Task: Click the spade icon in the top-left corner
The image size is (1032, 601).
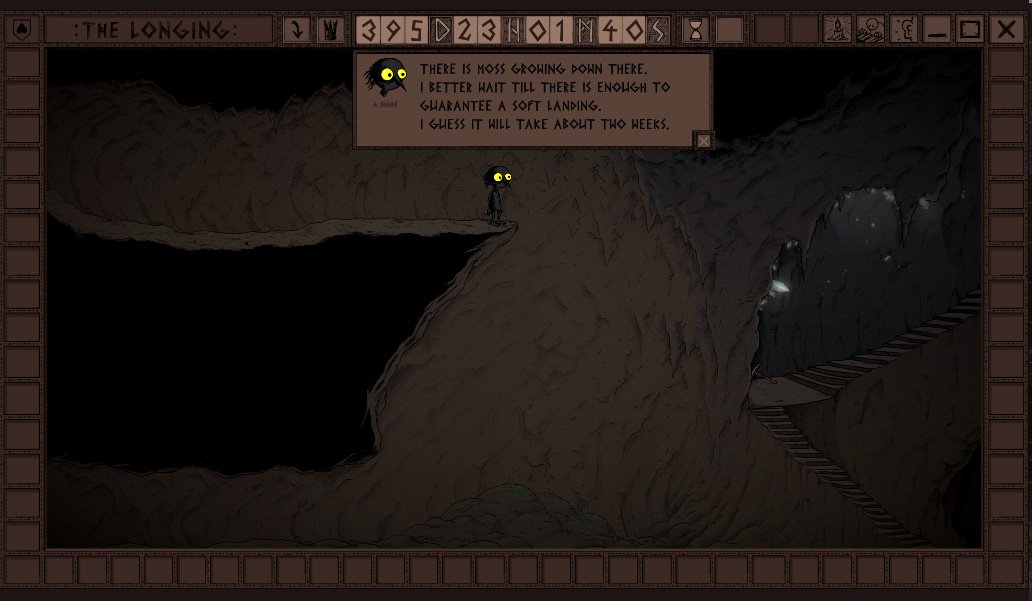Action: 23,29
